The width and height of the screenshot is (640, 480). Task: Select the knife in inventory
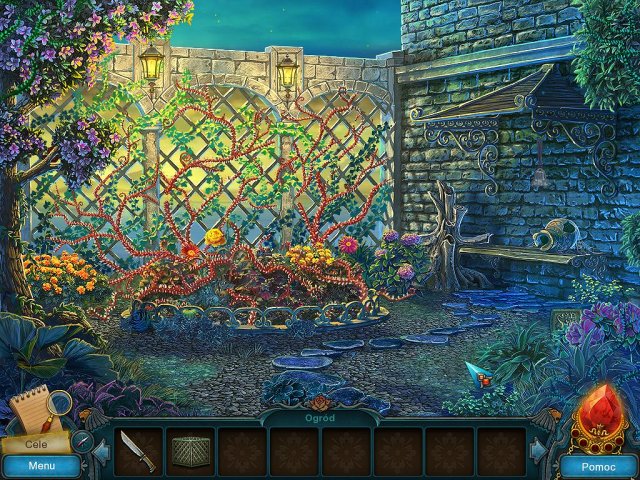coord(137,451)
